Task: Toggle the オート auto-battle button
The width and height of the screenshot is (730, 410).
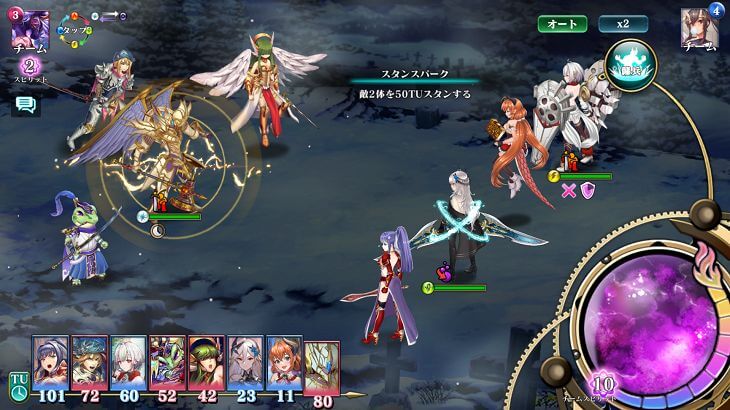Action: pos(562,23)
